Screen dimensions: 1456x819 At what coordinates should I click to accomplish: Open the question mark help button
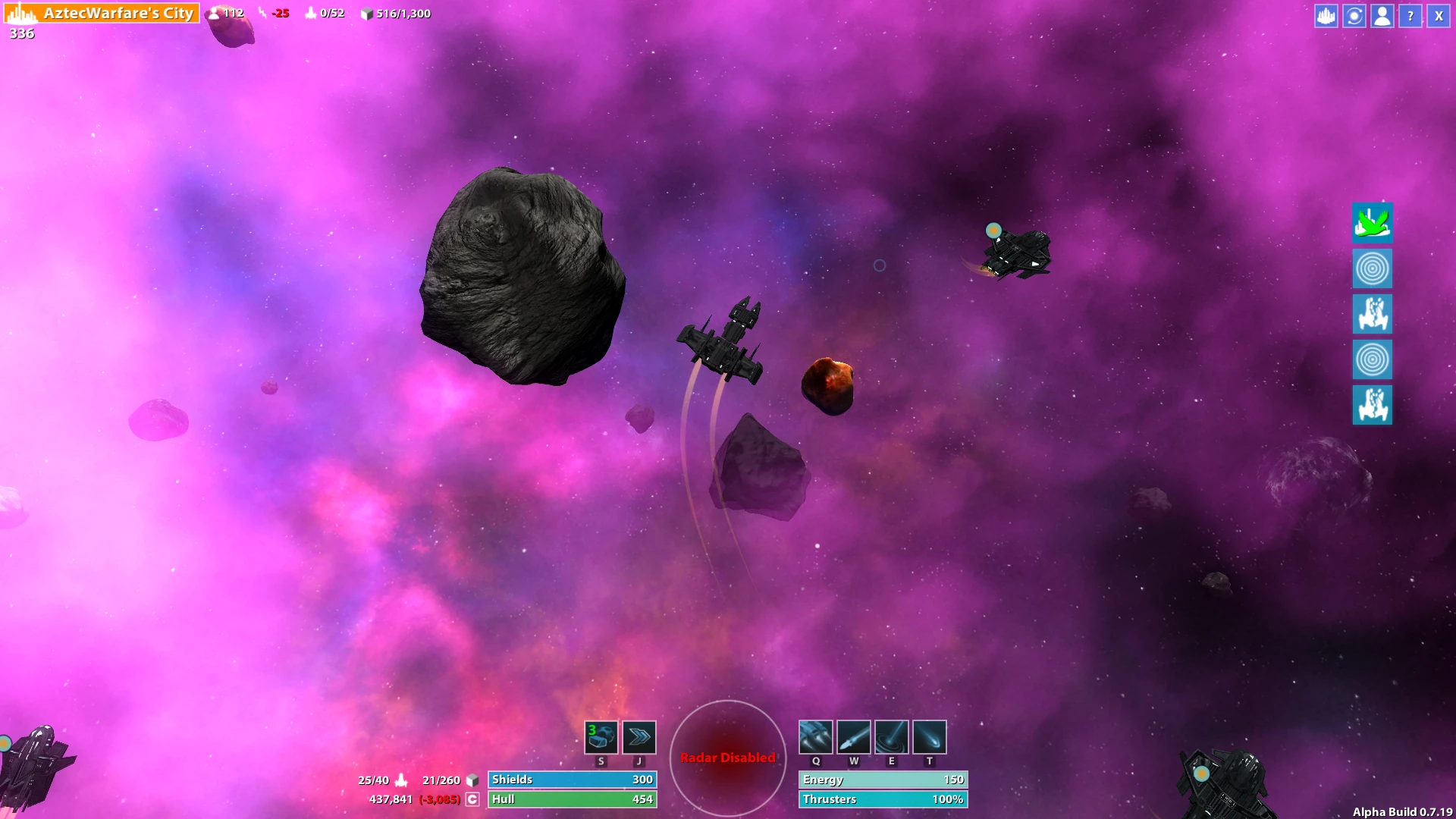(1410, 16)
